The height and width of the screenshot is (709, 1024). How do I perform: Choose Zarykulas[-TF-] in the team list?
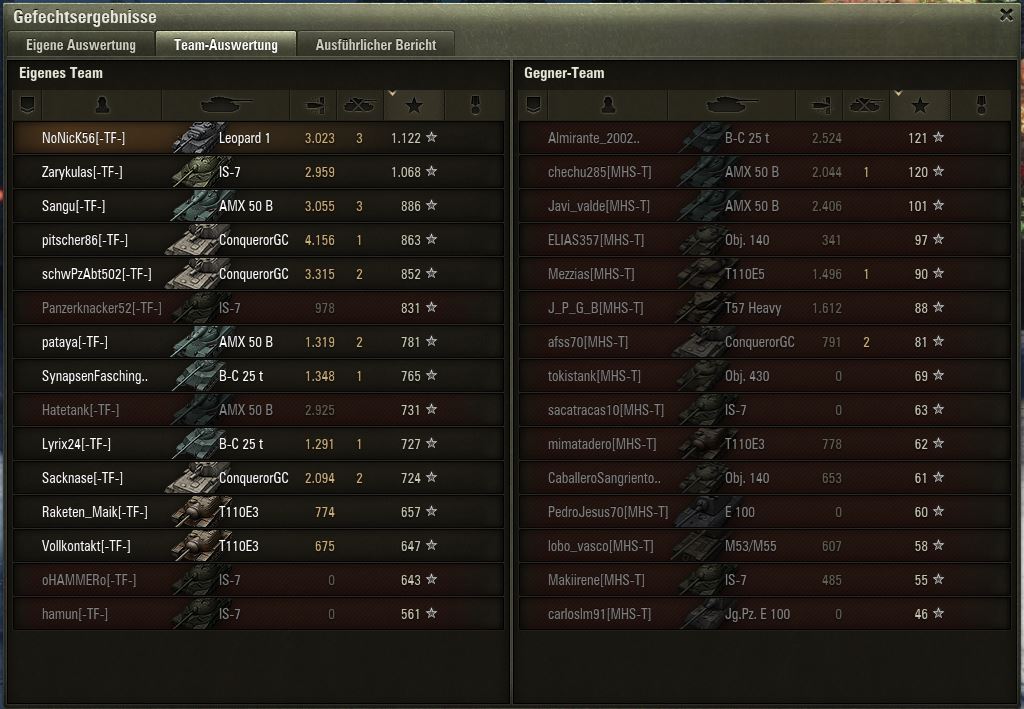click(x=258, y=172)
